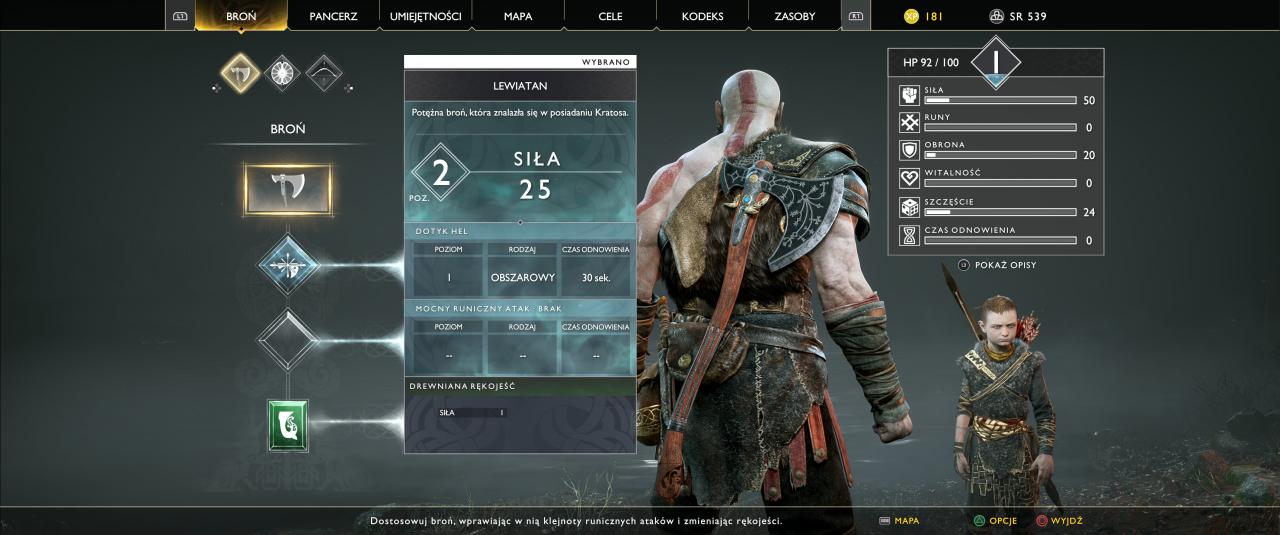Viewport: 1280px width, 535px height.
Task: Select the empty heavy runic attack slot
Action: click(288, 340)
